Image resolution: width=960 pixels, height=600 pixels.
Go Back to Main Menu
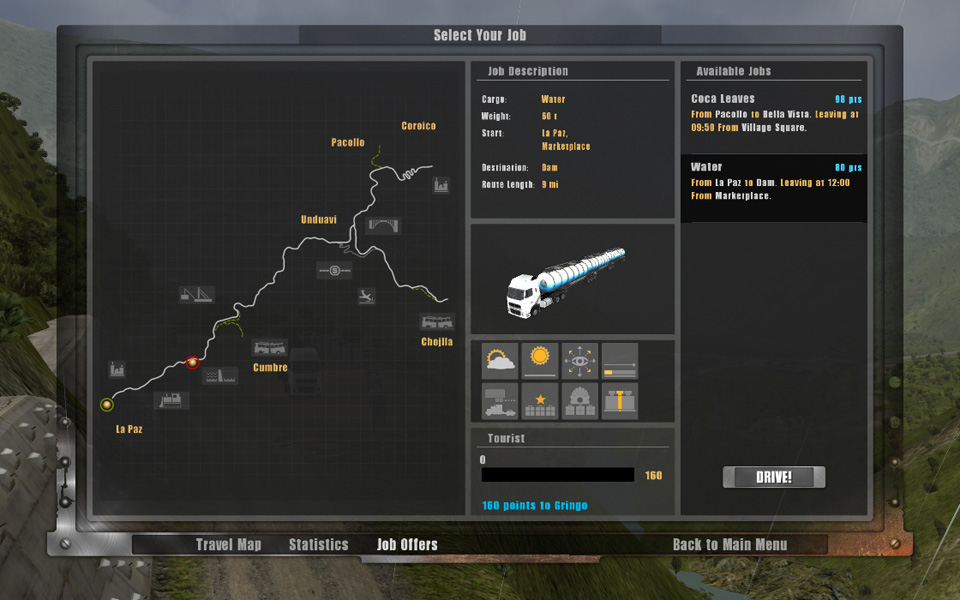coord(730,545)
